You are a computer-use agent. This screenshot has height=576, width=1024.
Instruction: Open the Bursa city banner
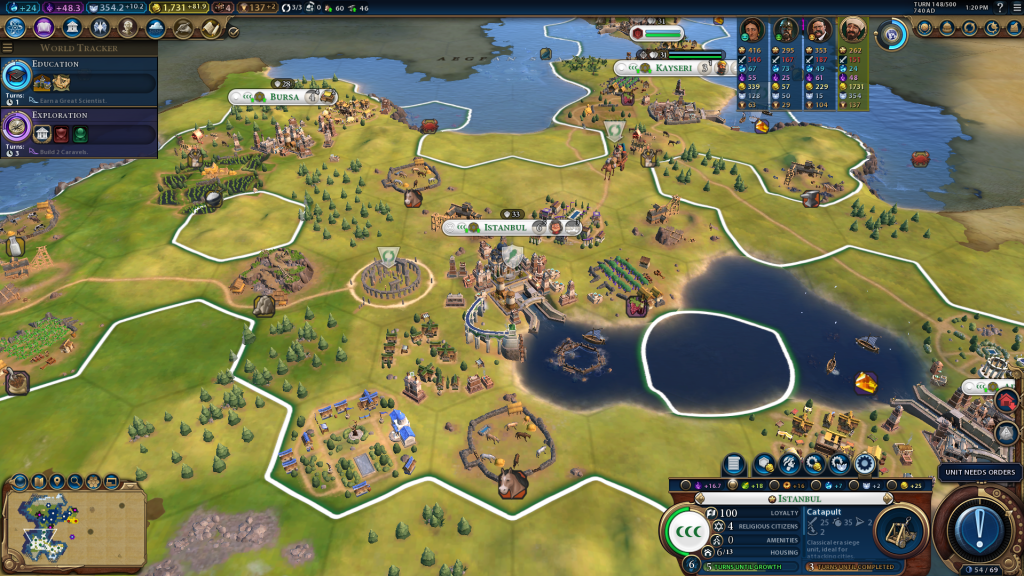(284, 97)
